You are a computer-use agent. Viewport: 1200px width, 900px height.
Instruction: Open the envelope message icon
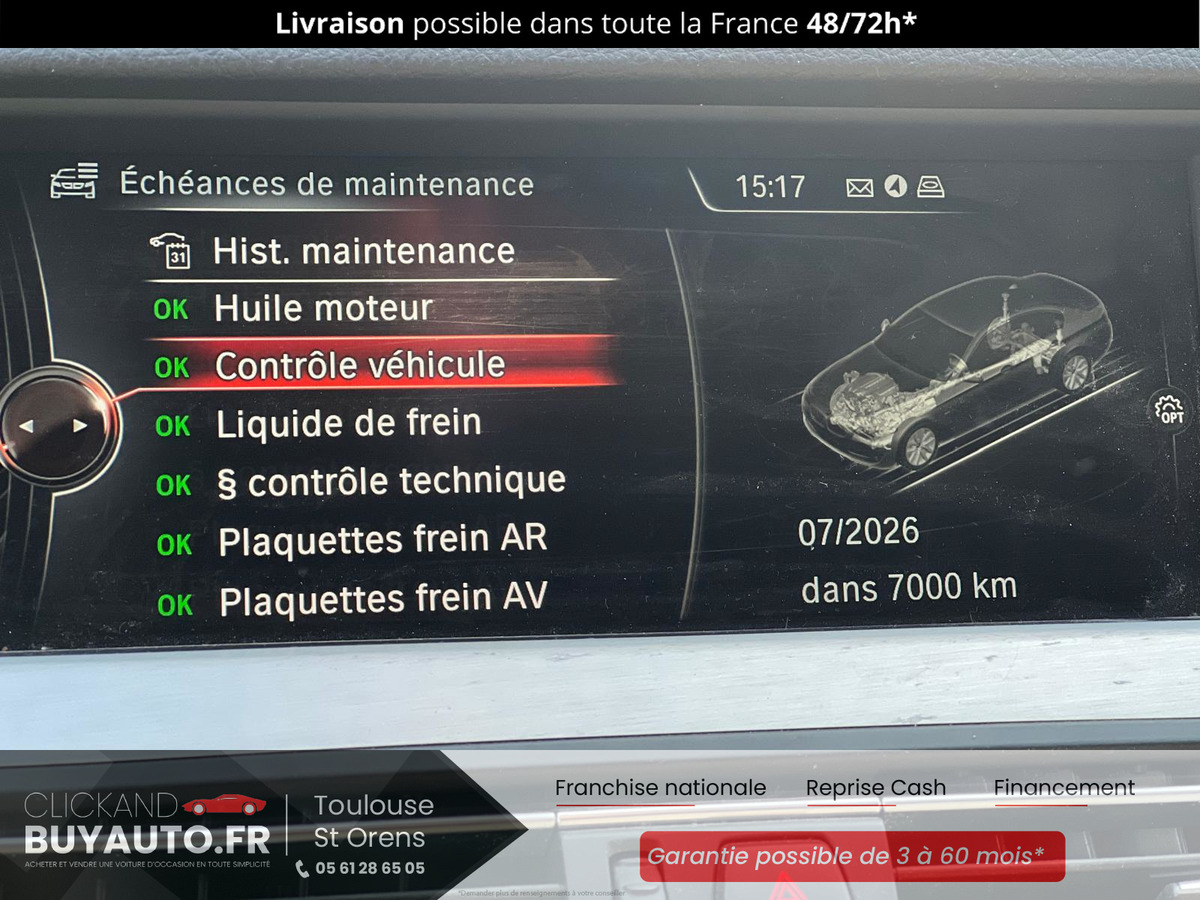tap(860, 187)
